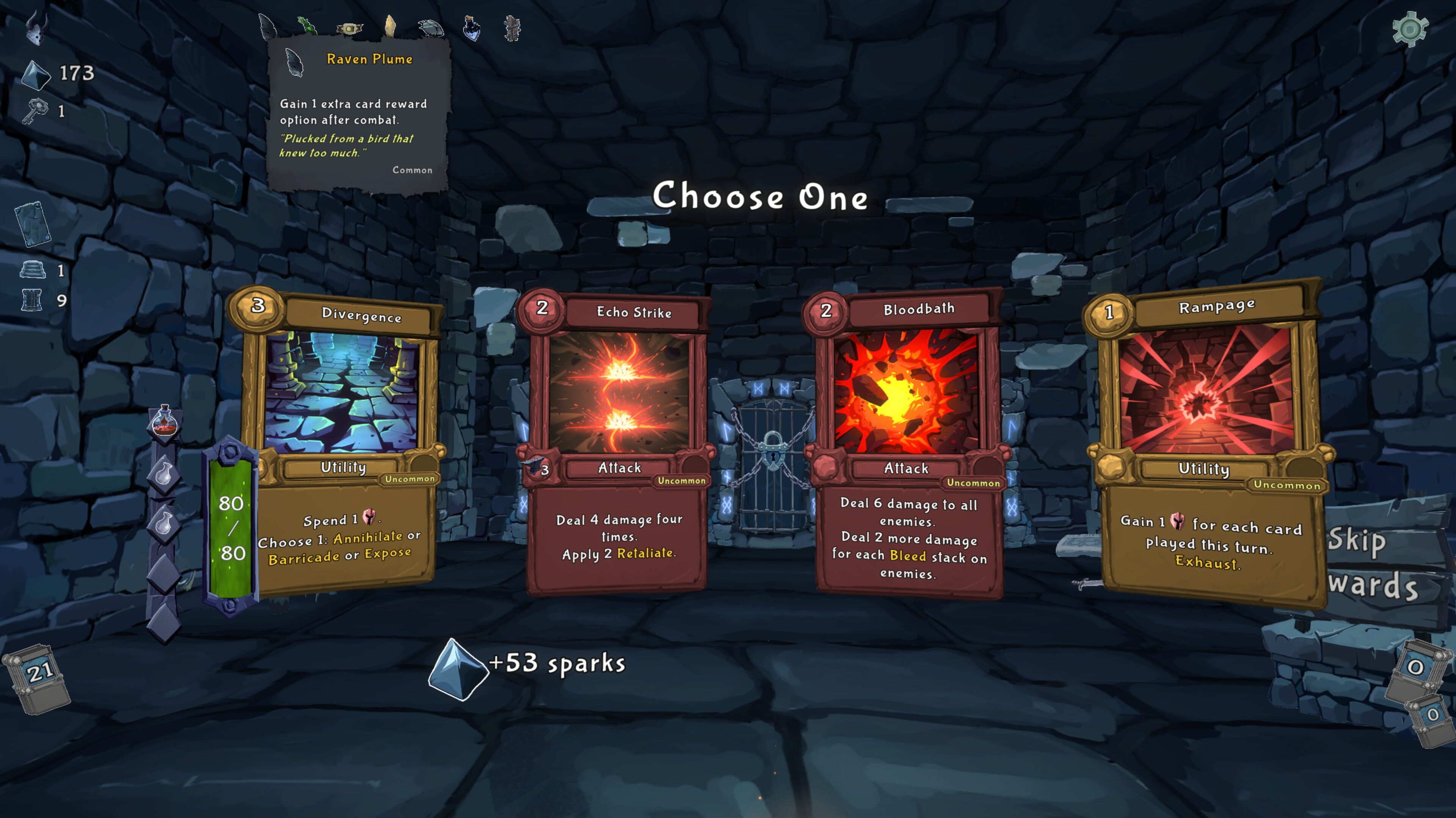Inspect the dark potion flask relic
The image size is (1456, 818).
pyautogui.click(x=471, y=27)
